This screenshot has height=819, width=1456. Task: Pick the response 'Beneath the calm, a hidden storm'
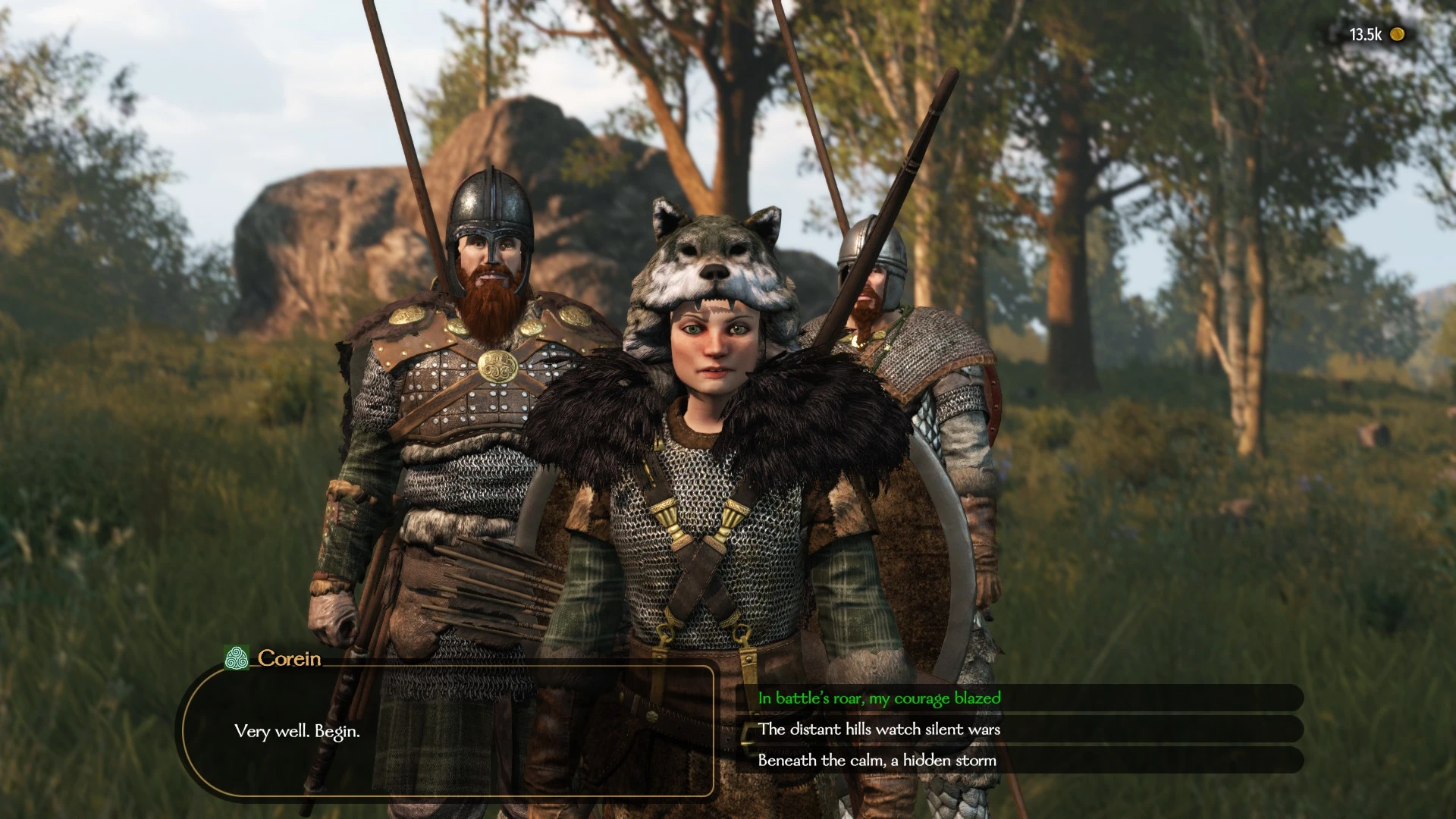coord(876,760)
